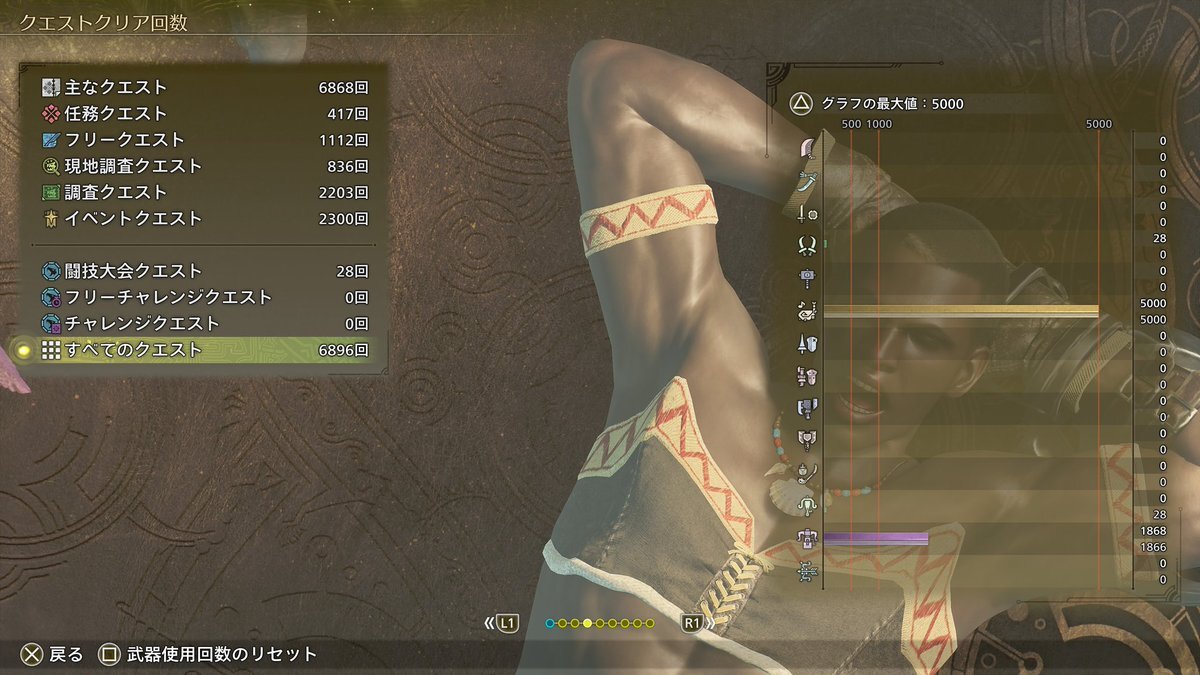
Task: Click the hunting horn weapon icon in graph
Action: tap(807, 311)
